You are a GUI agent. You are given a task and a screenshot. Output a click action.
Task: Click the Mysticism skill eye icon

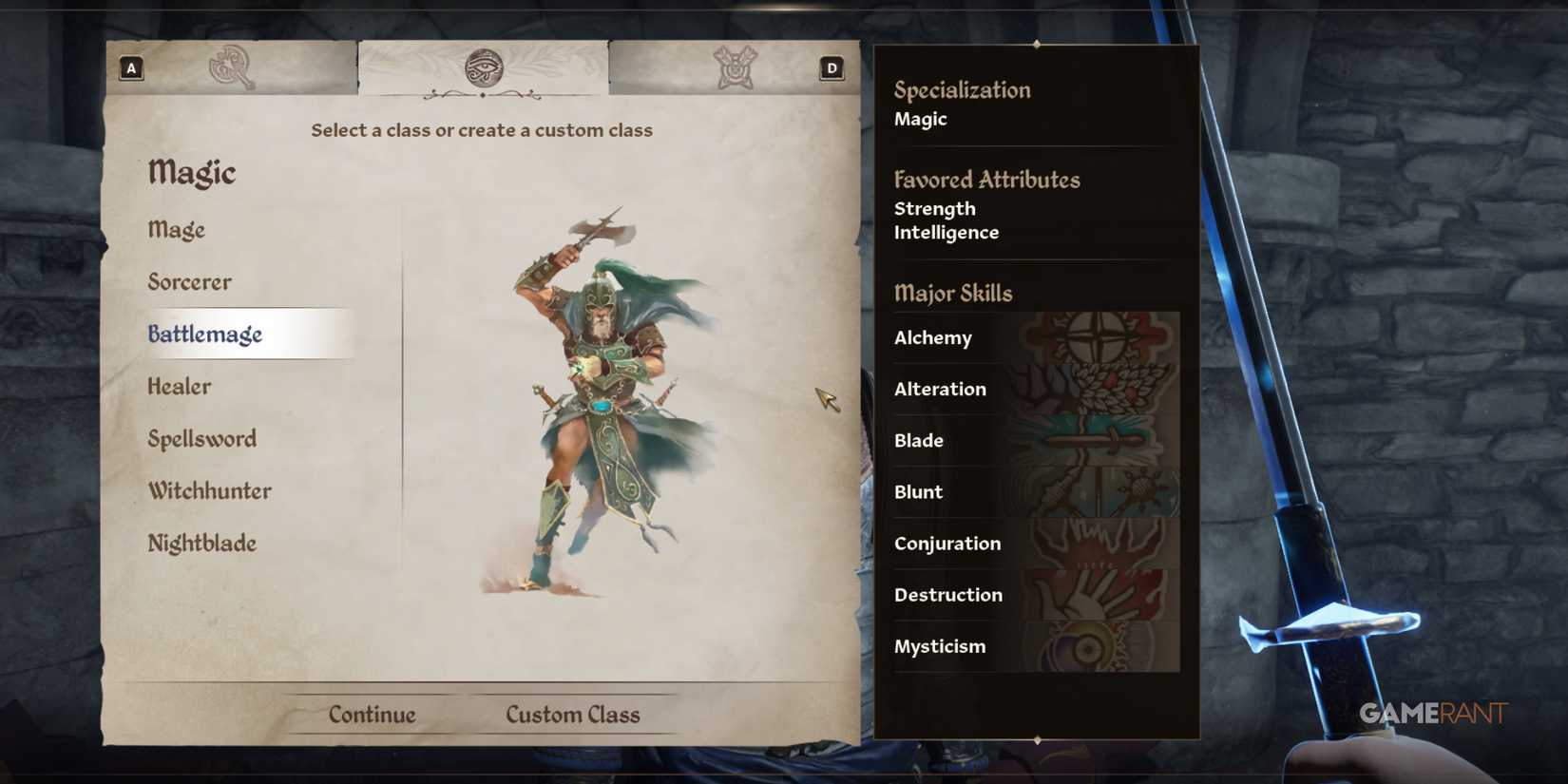(x=1093, y=645)
